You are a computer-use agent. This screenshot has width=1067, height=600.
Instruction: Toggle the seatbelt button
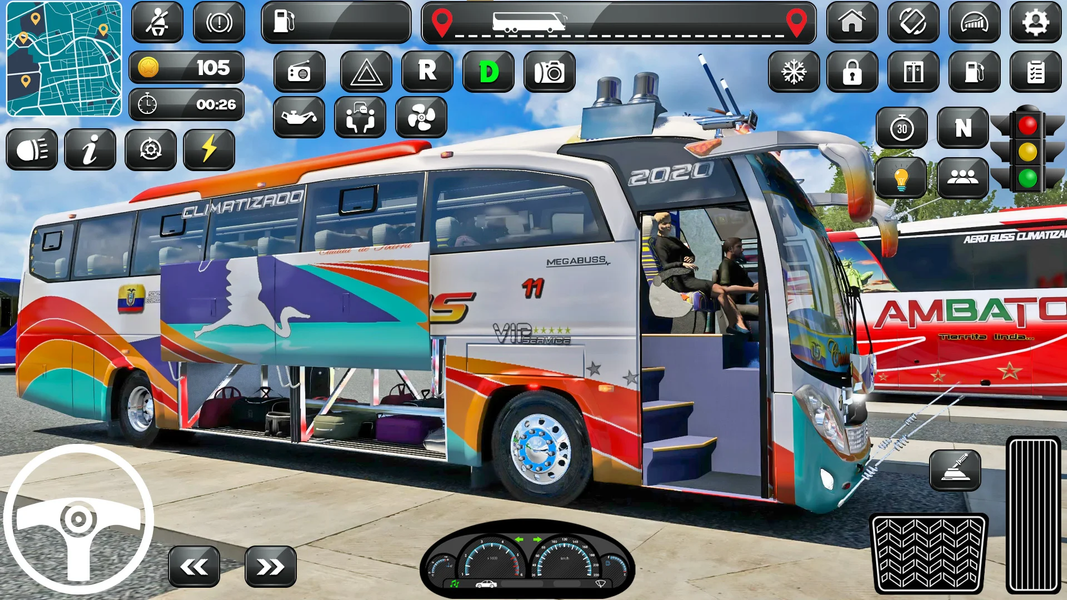pos(157,22)
